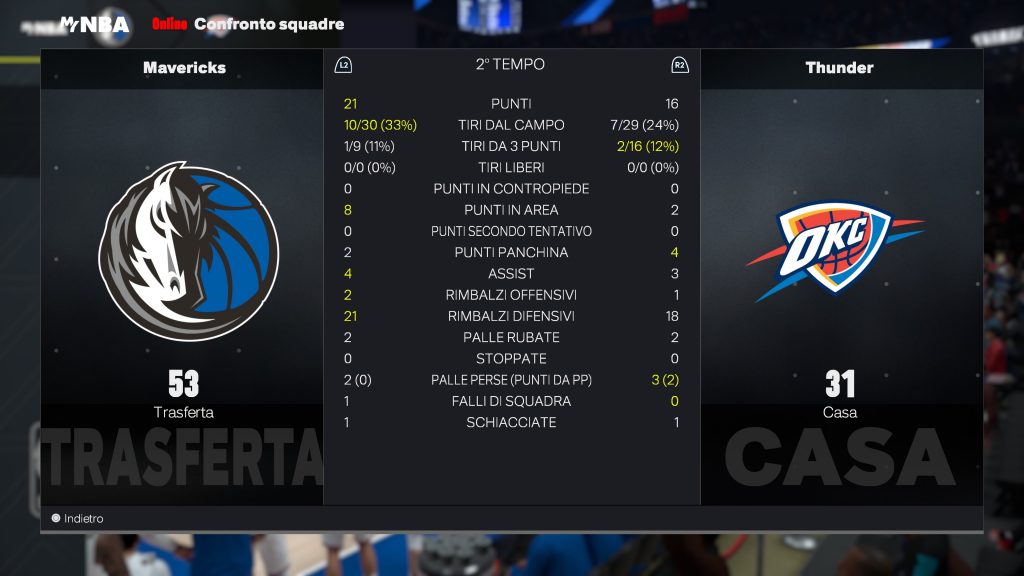Go back with the Indietro button
This screenshot has width=1024, height=576.
click(x=78, y=519)
